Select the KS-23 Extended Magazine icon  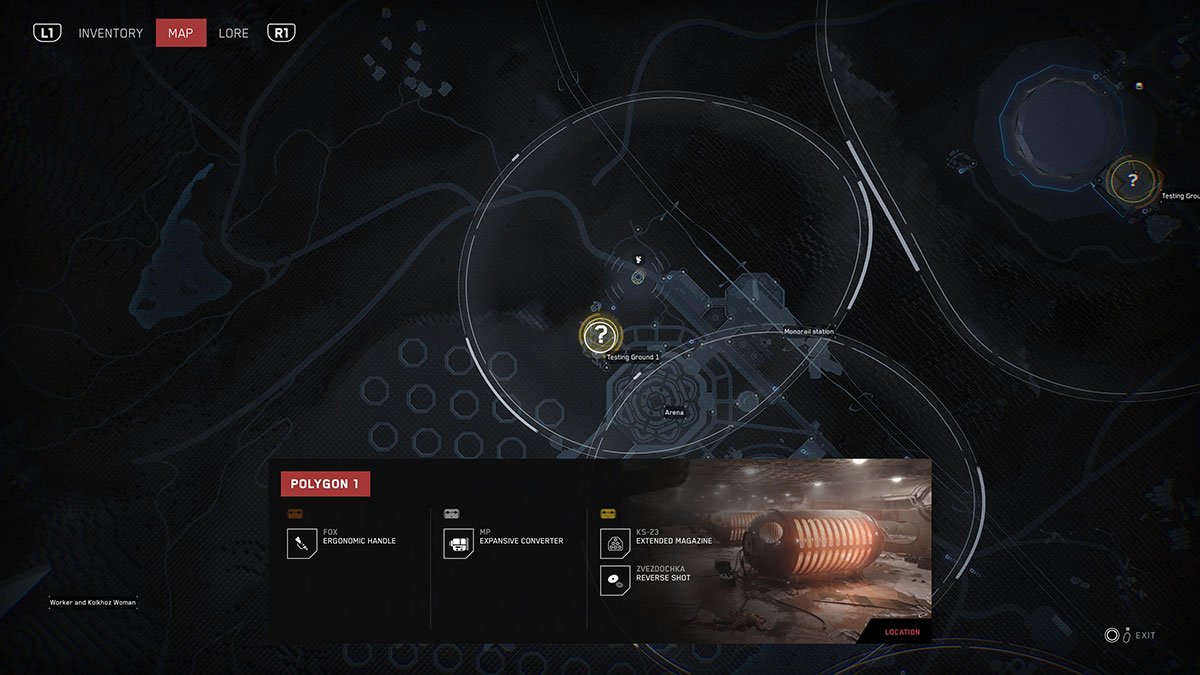tap(615, 544)
